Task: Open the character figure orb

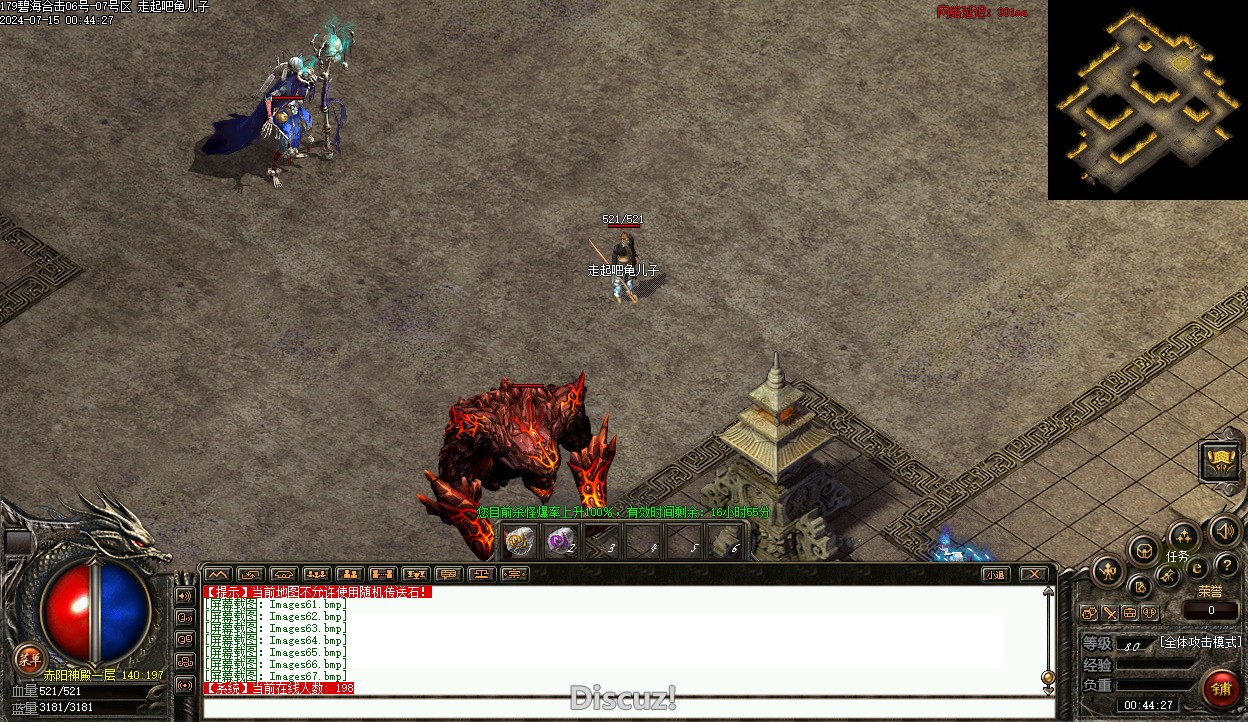Action: [x=1108, y=572]
